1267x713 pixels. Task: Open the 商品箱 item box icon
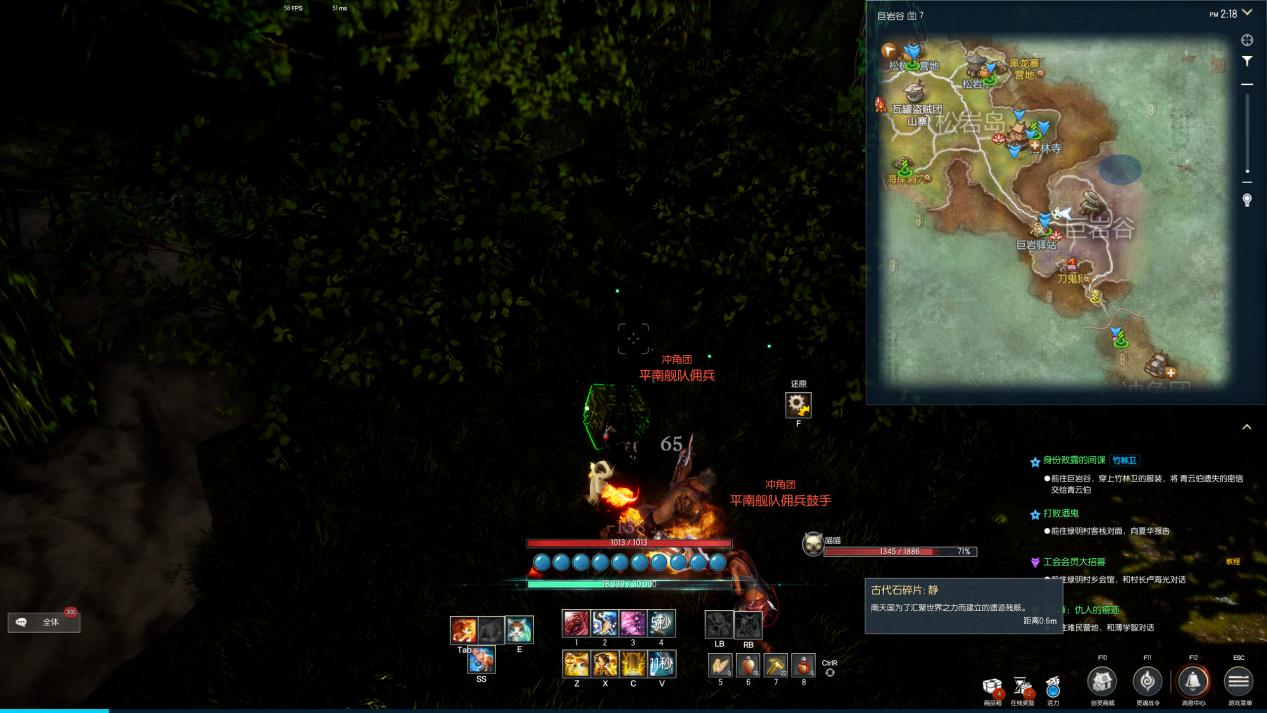pos(993,686)
